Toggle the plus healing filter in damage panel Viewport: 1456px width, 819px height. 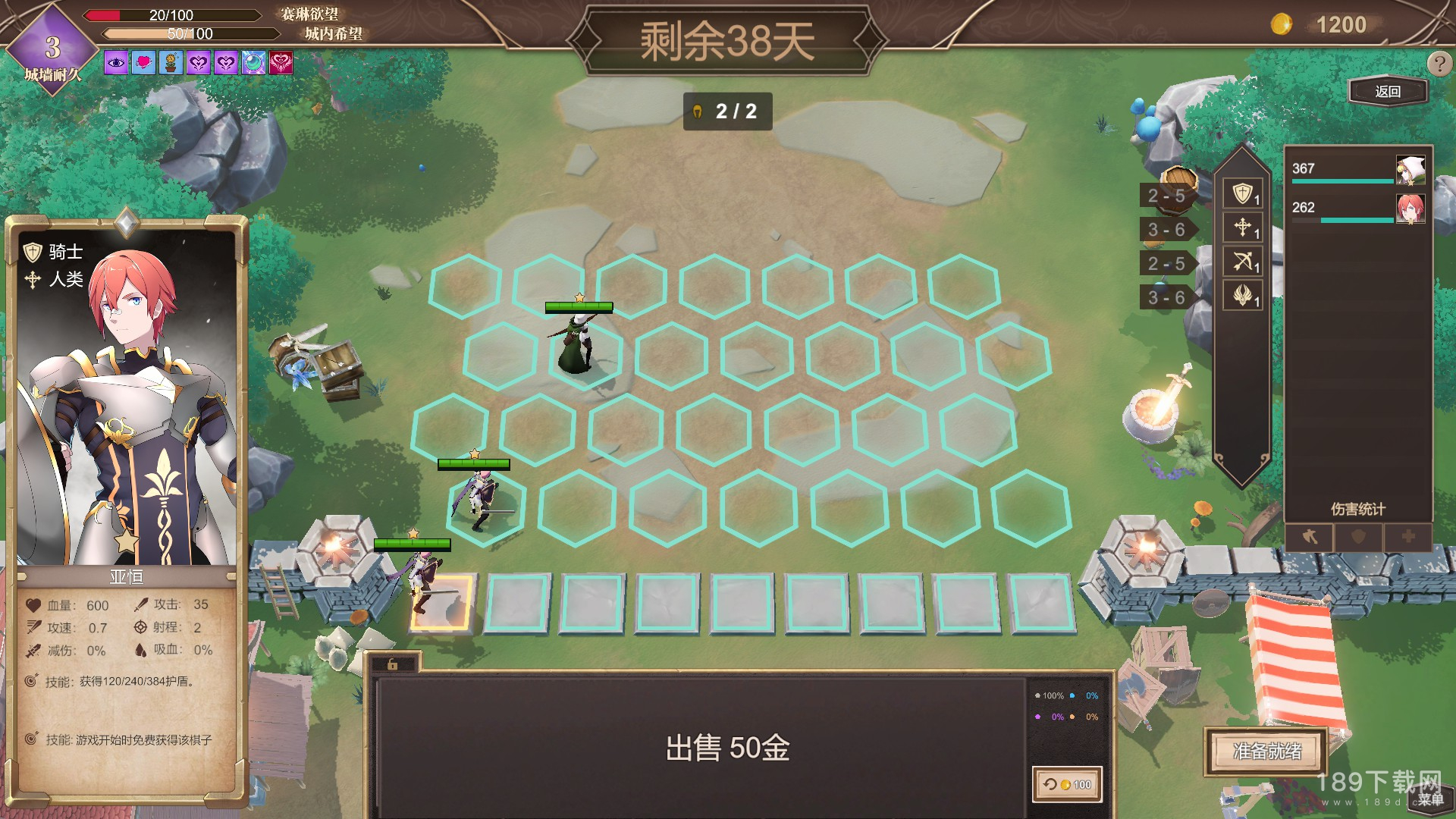(1407, 538)
